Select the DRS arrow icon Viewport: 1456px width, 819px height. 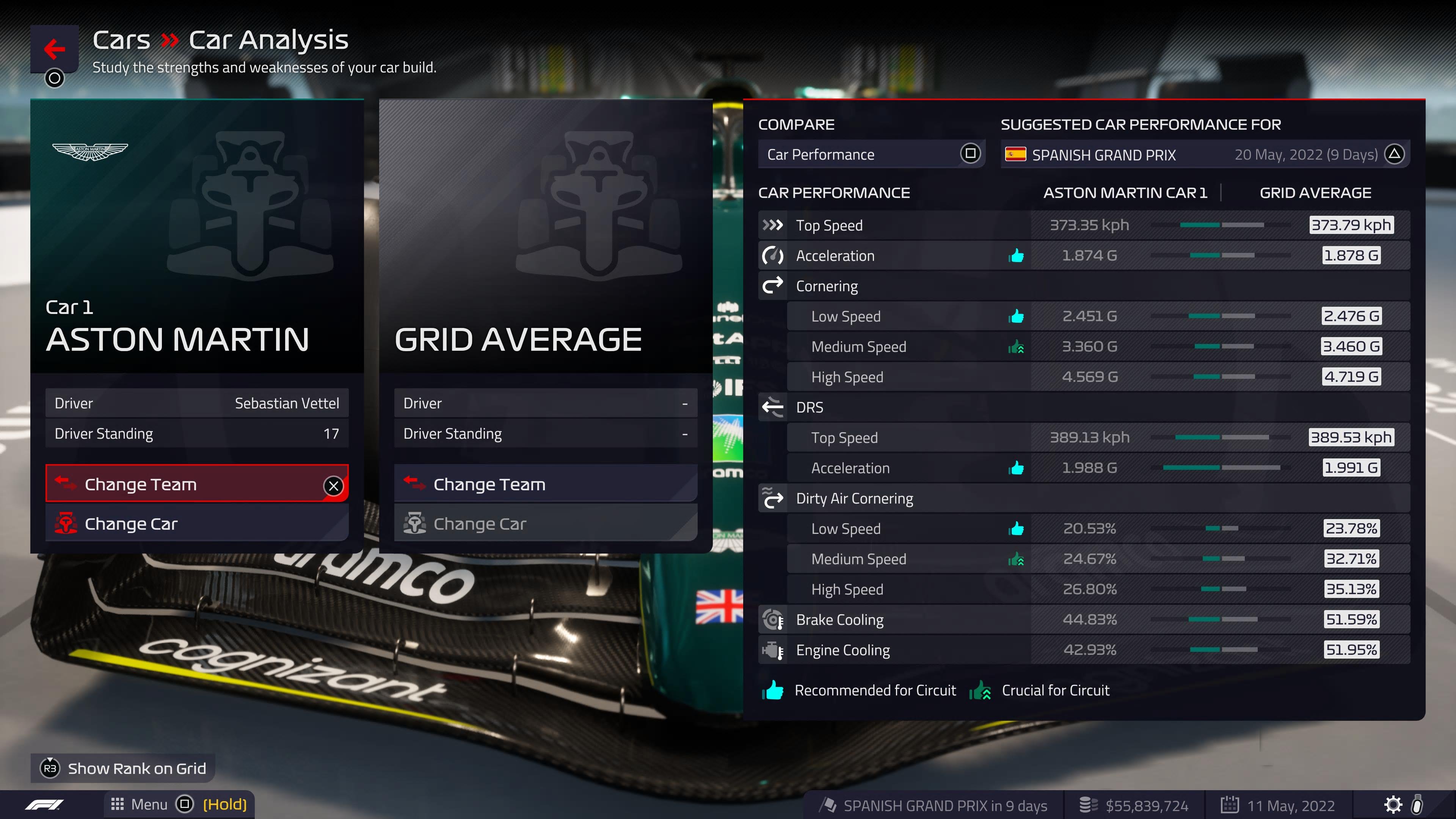[773, 407]
